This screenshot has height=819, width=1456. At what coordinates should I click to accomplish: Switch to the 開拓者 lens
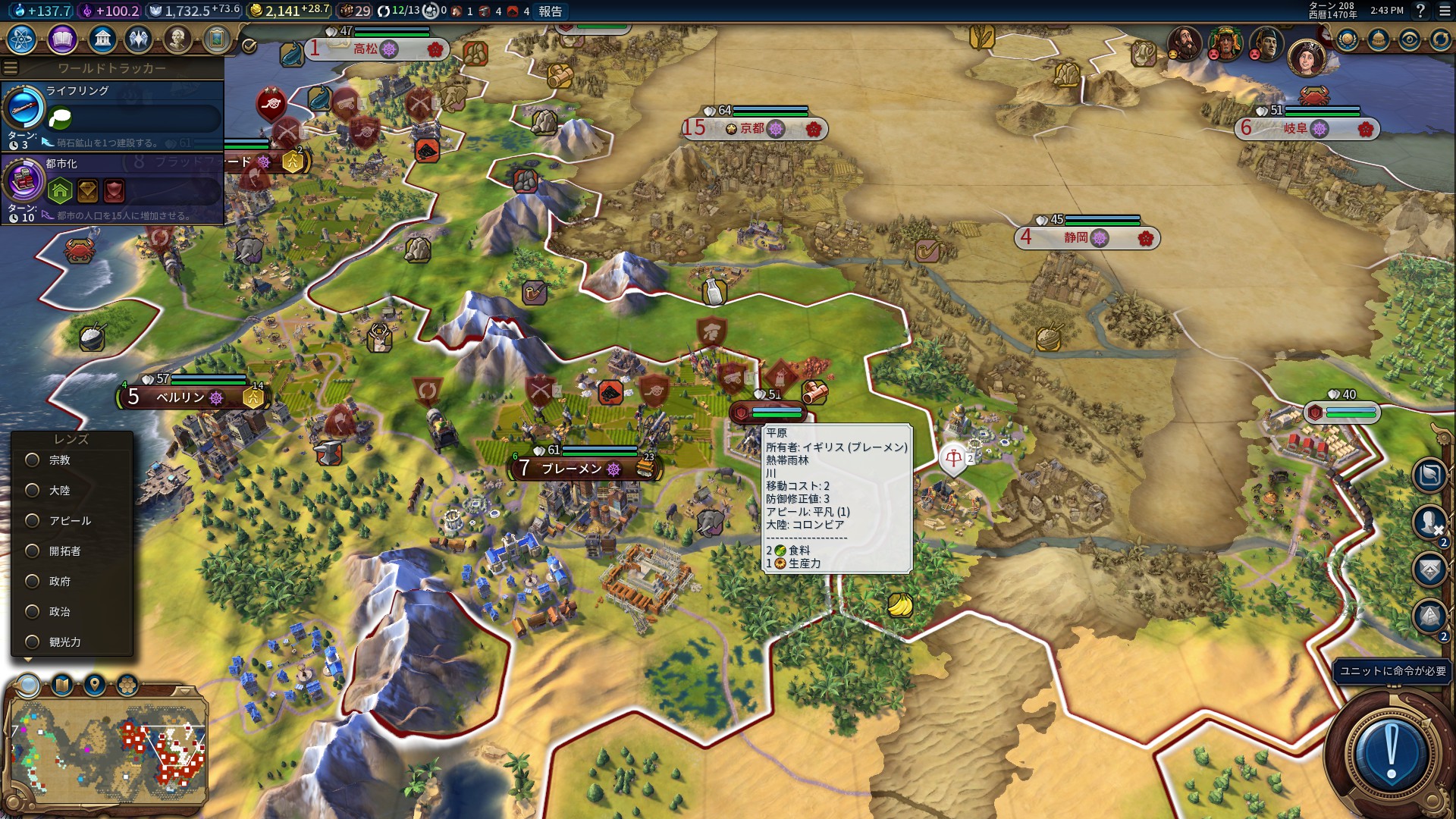33,551
